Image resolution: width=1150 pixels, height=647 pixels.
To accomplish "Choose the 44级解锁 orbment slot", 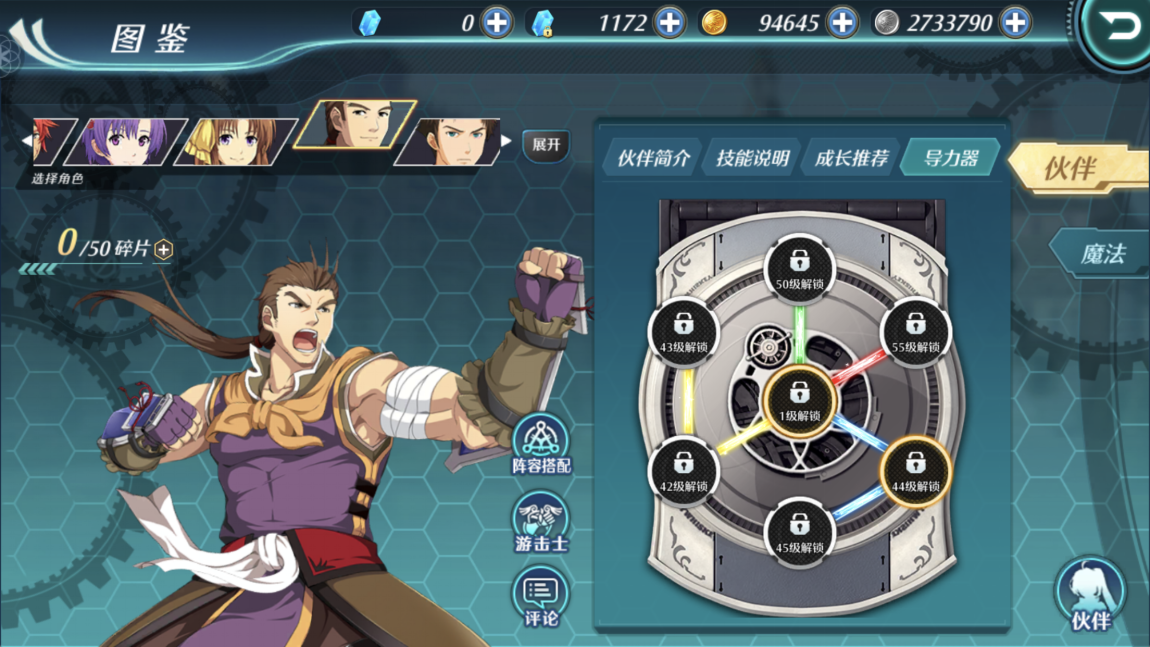I will click(x=914, y=471).
